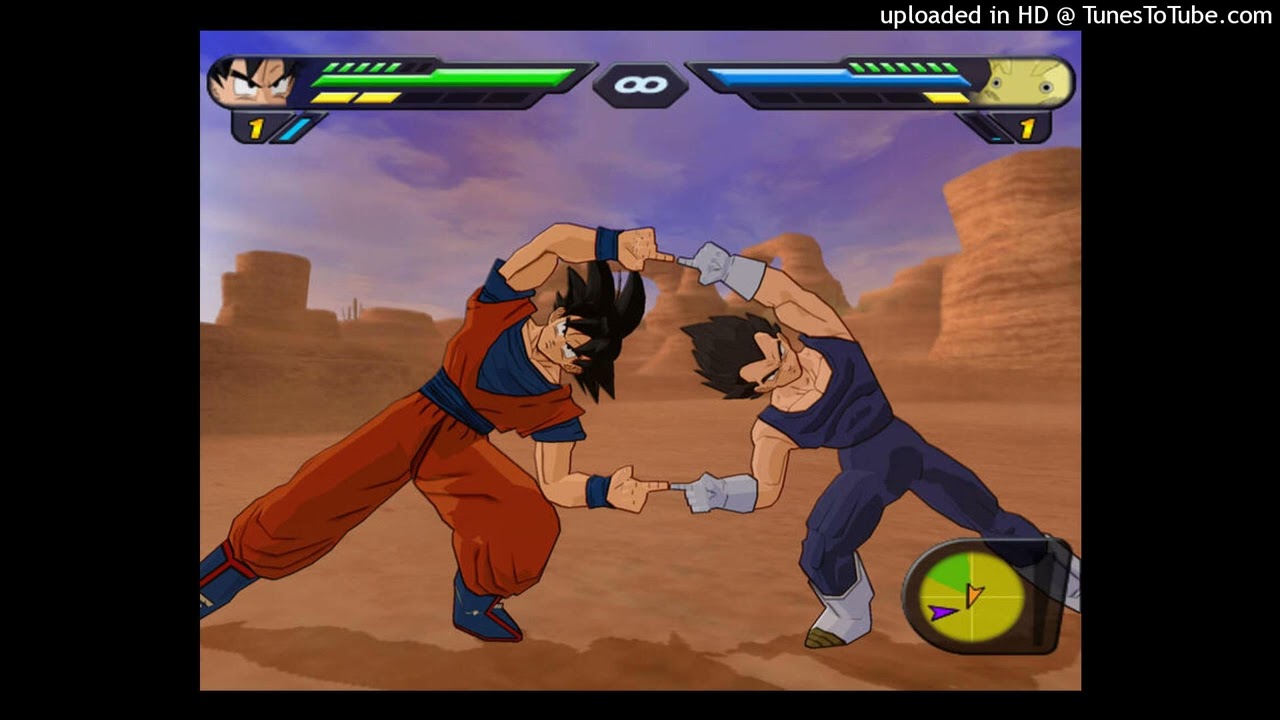Open the circular yellow-green radar
The width and height of the screenshot is (1280, 720).
974,598
